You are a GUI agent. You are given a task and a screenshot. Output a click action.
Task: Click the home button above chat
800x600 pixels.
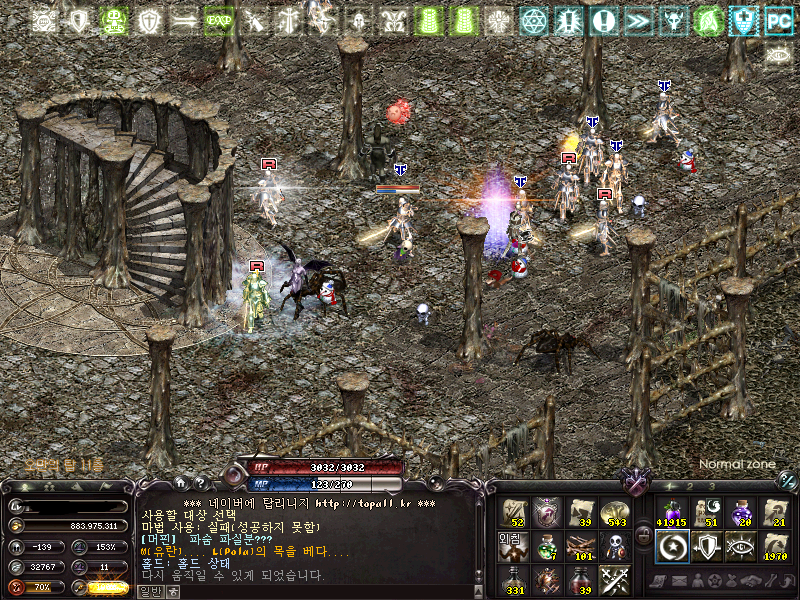[x=180, y=484]
